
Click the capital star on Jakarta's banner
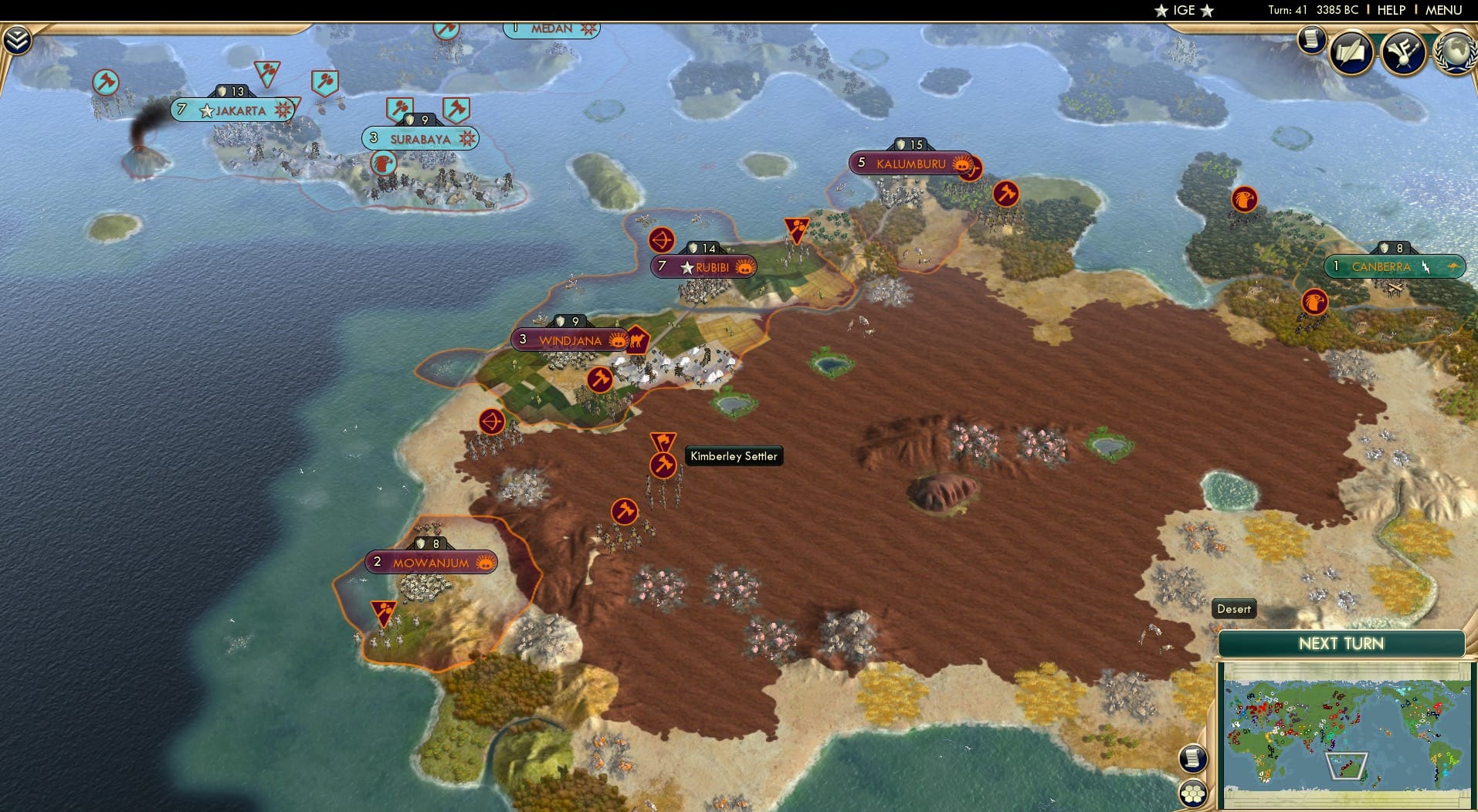tap(205, 110)
